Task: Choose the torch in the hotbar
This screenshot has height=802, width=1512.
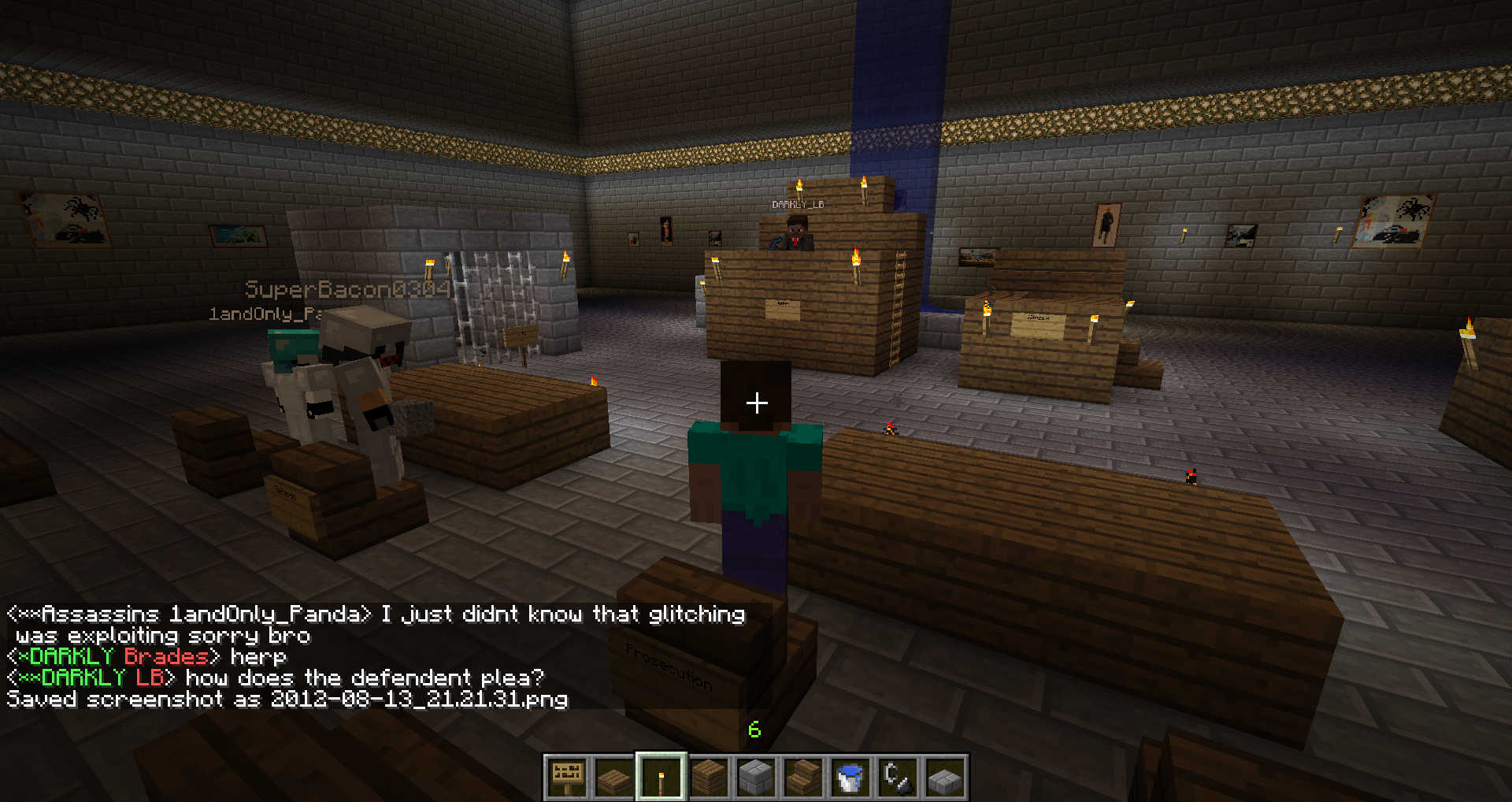Action: [x=661, y=777]
